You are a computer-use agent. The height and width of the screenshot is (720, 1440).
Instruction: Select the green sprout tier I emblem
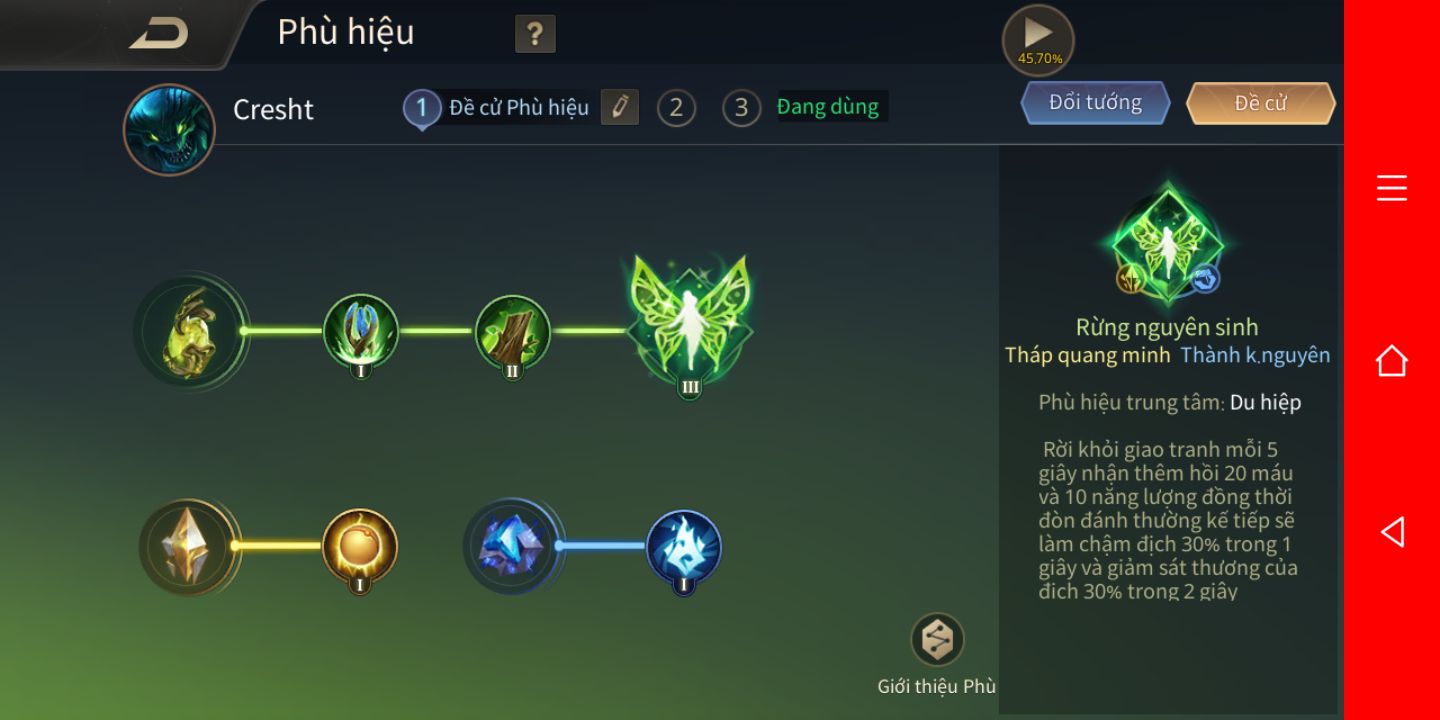coord(360,332)
